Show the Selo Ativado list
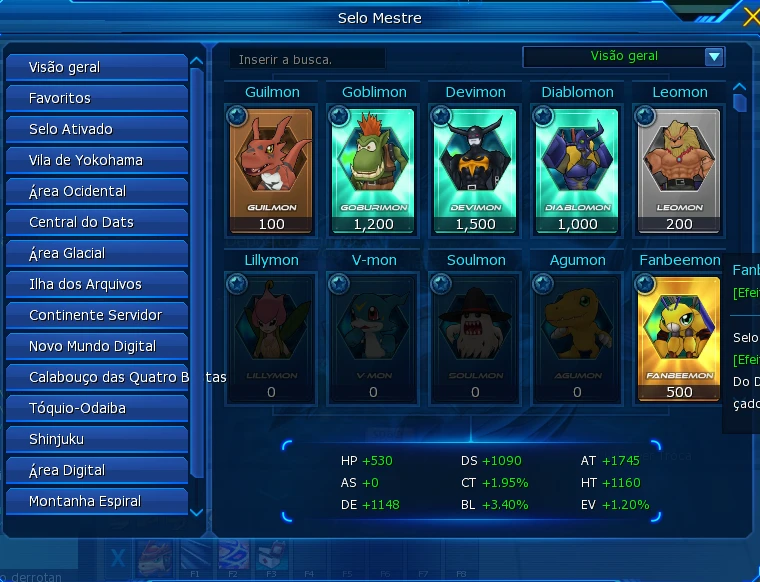The height and width of the screenshot is (582, 760). 97,129
